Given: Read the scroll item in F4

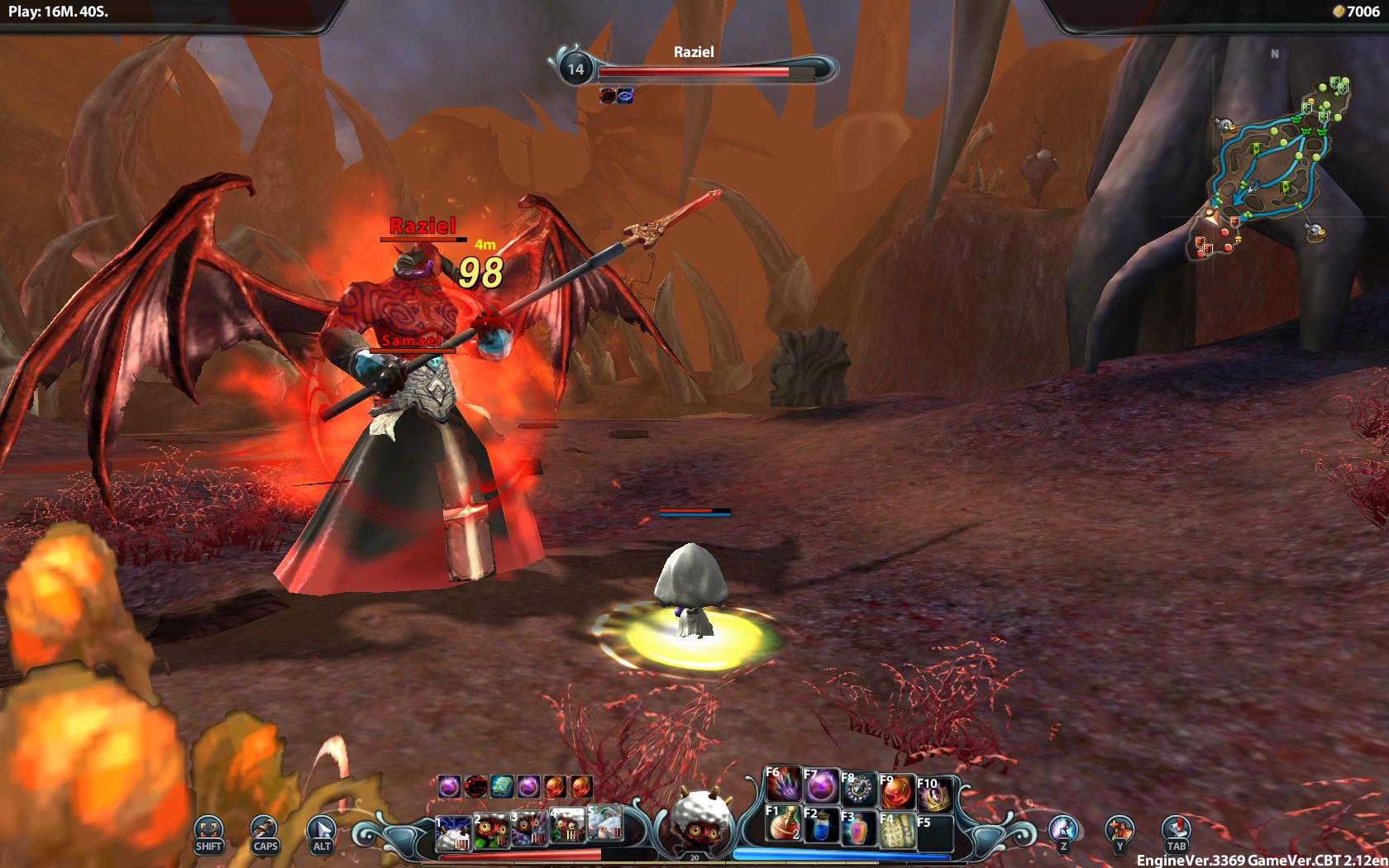Looking at the screenshot, I should click(x=895, y=830).
